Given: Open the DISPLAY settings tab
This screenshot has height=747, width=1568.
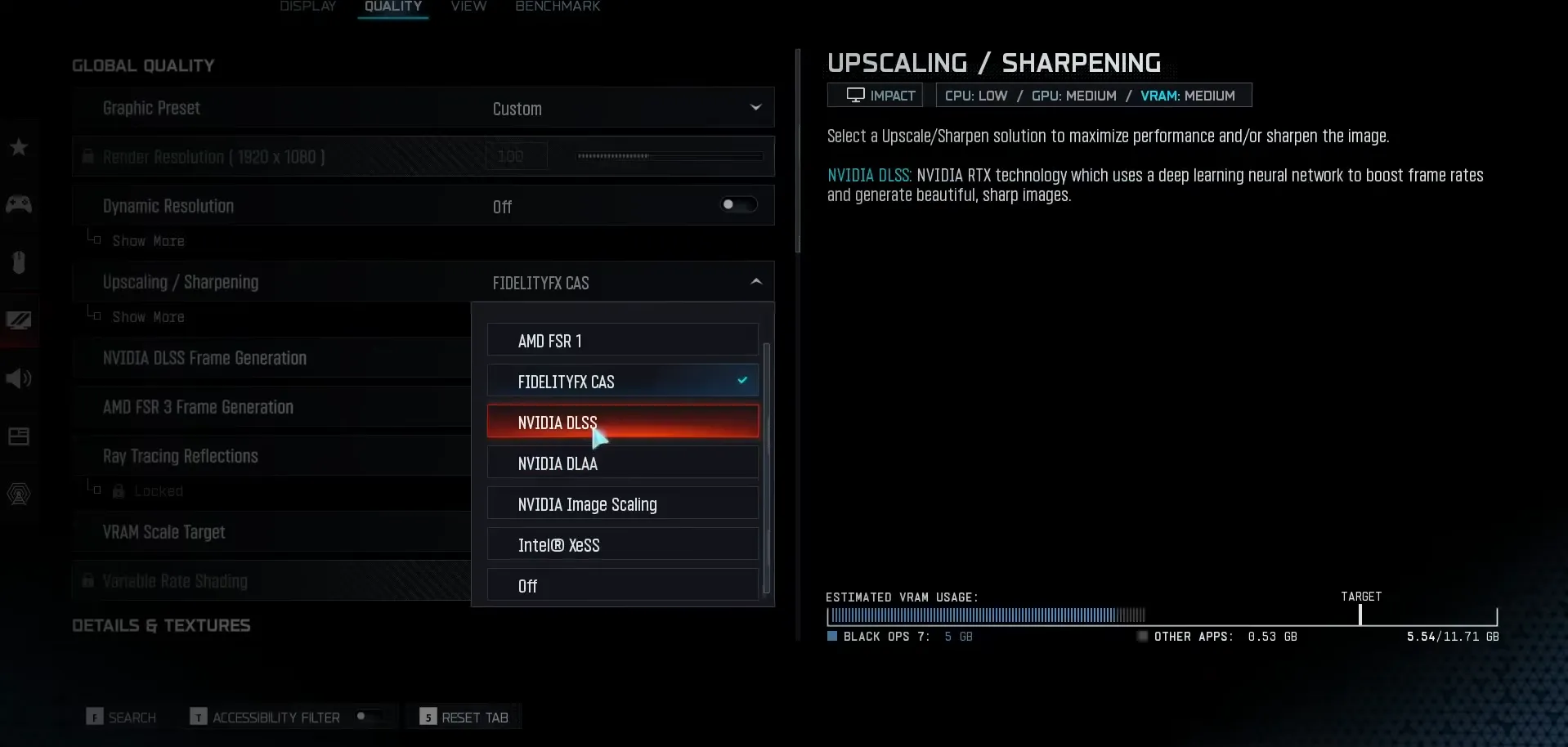Looking at the screenshot, I should [307, 6].
